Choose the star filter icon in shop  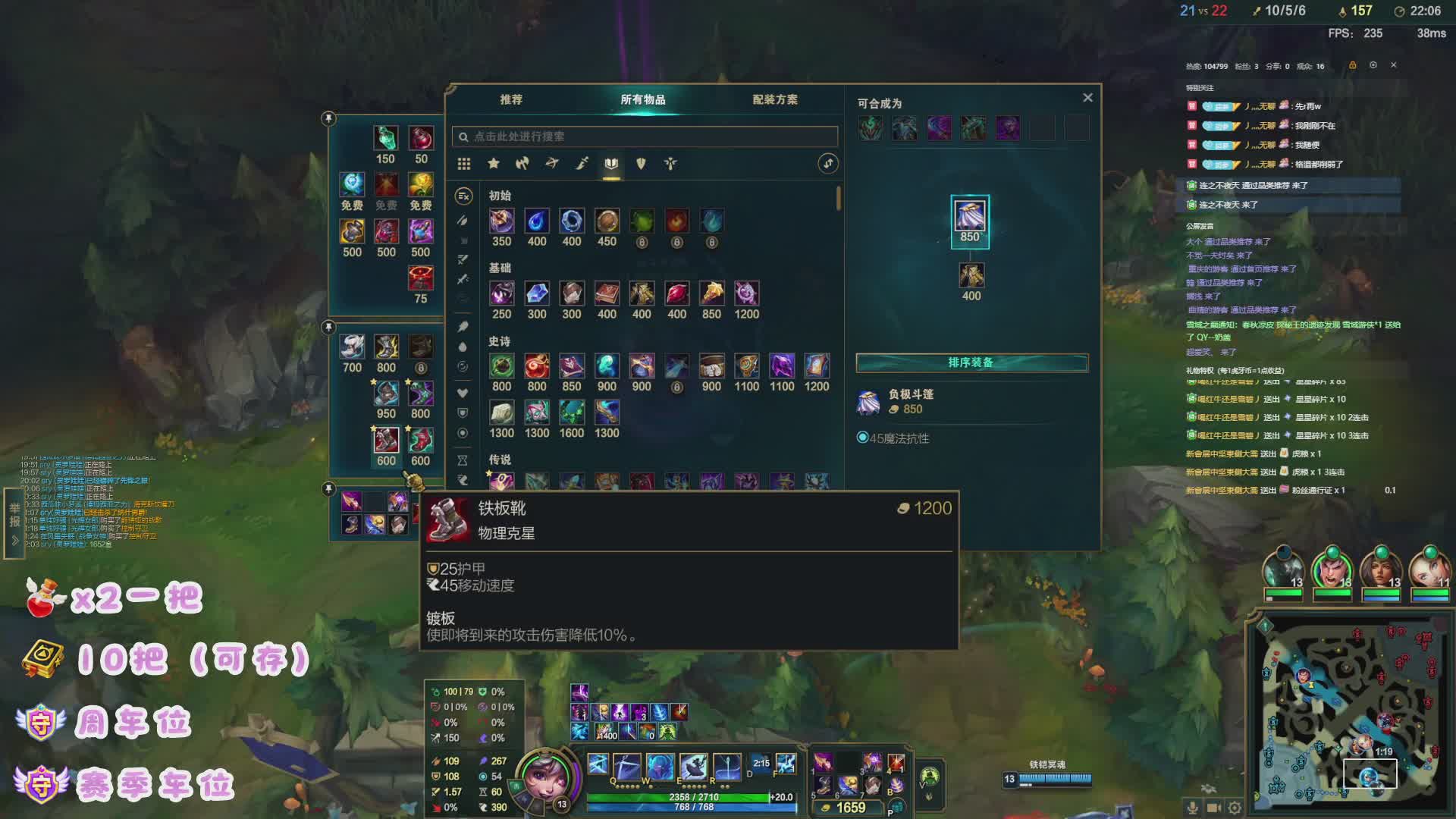494,163
